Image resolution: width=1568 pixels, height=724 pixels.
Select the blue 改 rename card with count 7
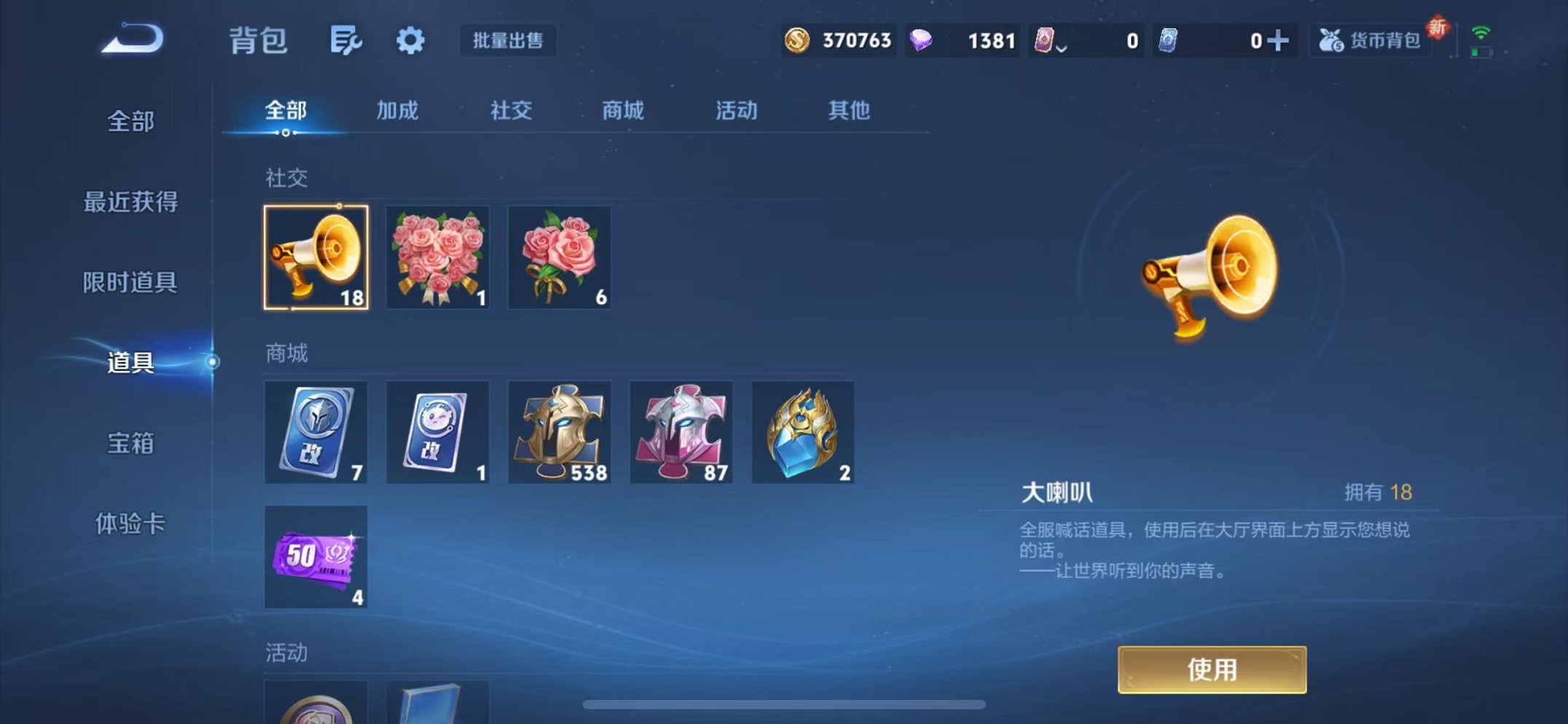click(x=316, y=432)
